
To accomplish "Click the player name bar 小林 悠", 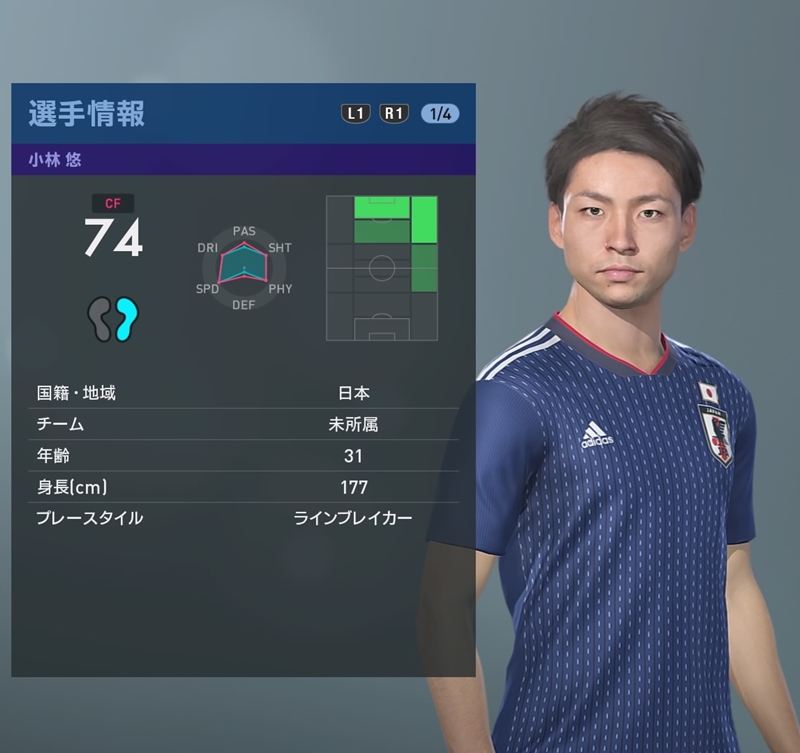I will click(x=243, y=160).
